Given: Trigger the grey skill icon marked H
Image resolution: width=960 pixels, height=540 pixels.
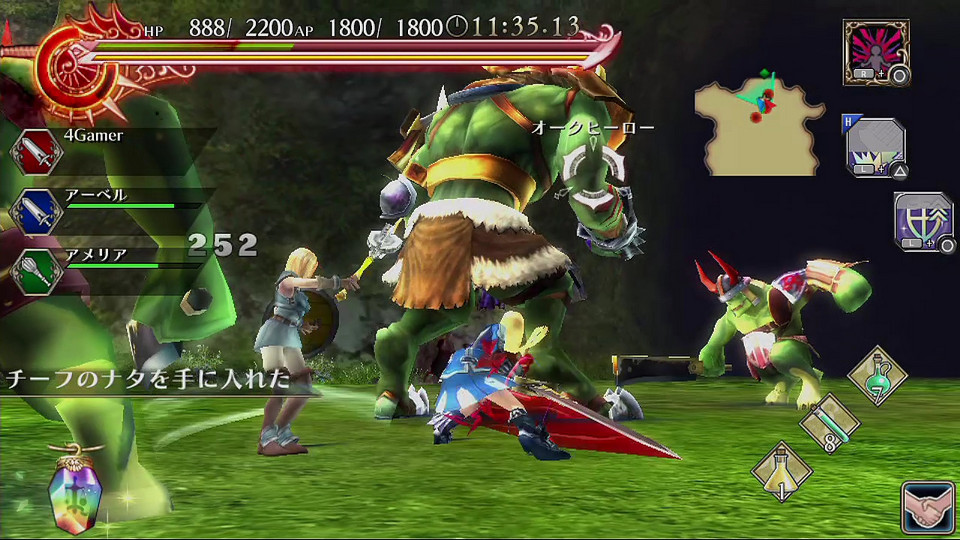Looking at the screenshot, I should click(x=875, y=147).
